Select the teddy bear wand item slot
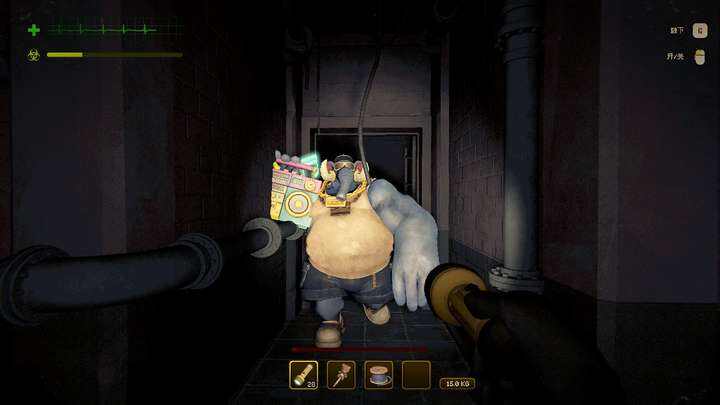 [341, 375]
